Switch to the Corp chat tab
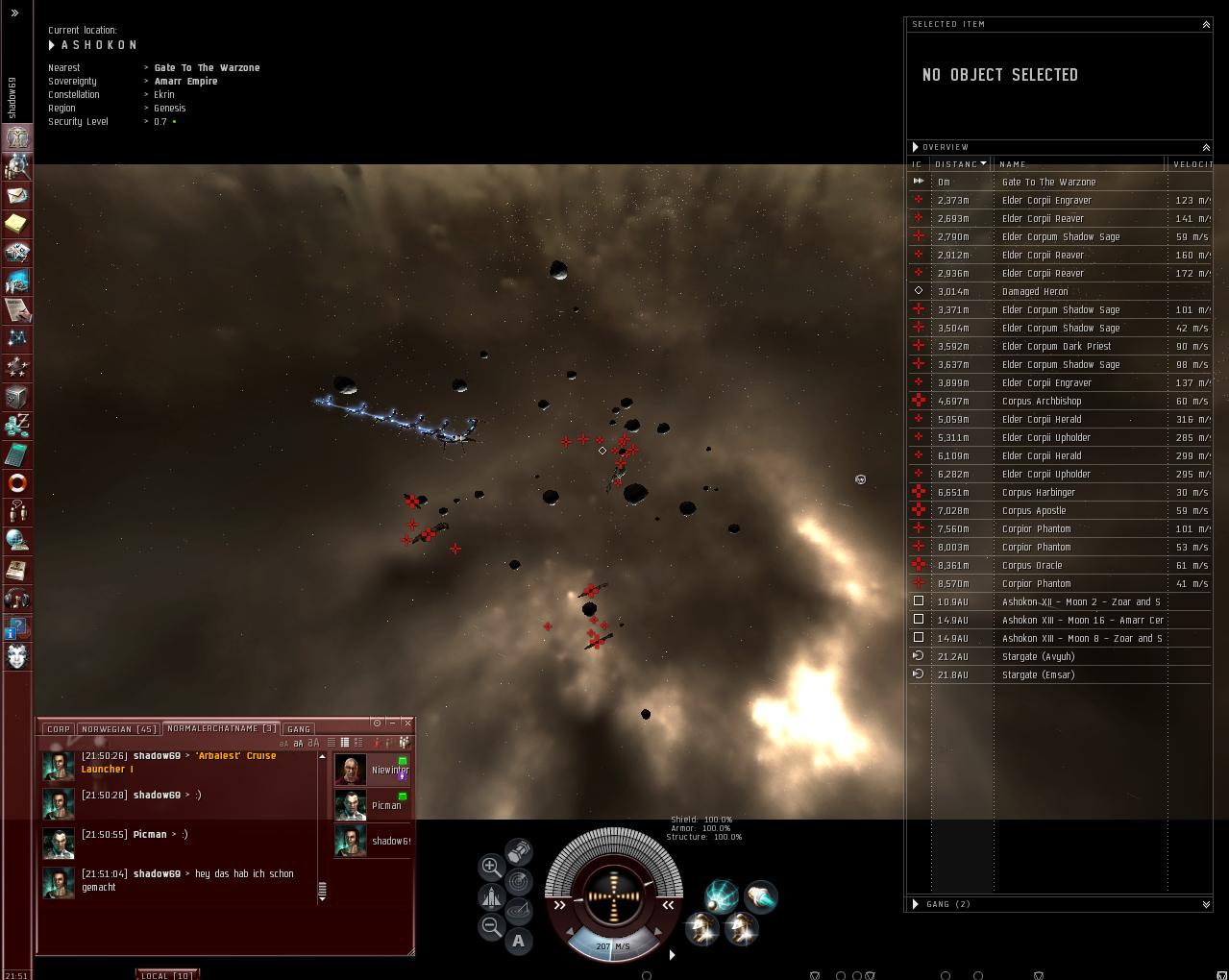This screenshot has width=1229, height=980. [x=59, y=729]
